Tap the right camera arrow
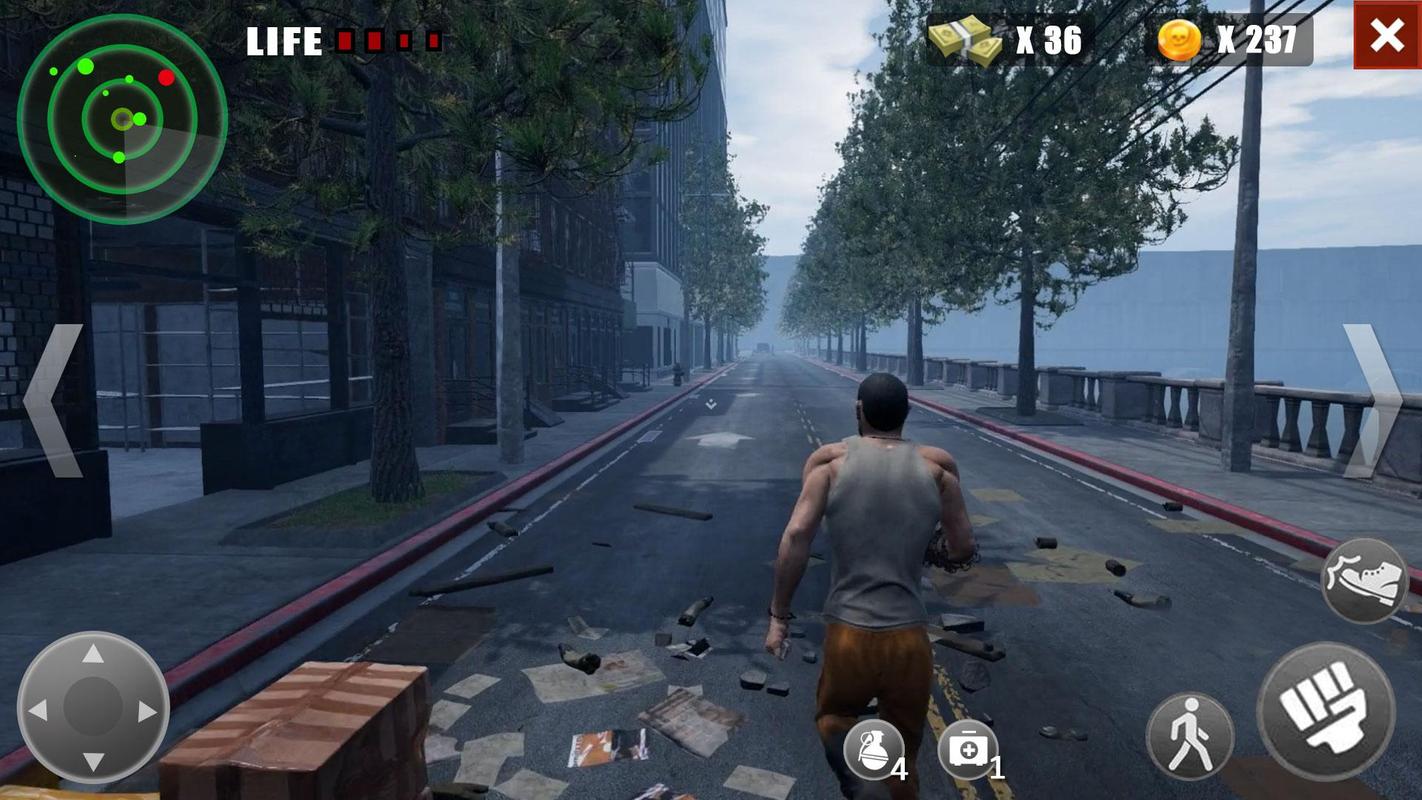Viewport: 1422px width, 800px height. point(1370,401)
